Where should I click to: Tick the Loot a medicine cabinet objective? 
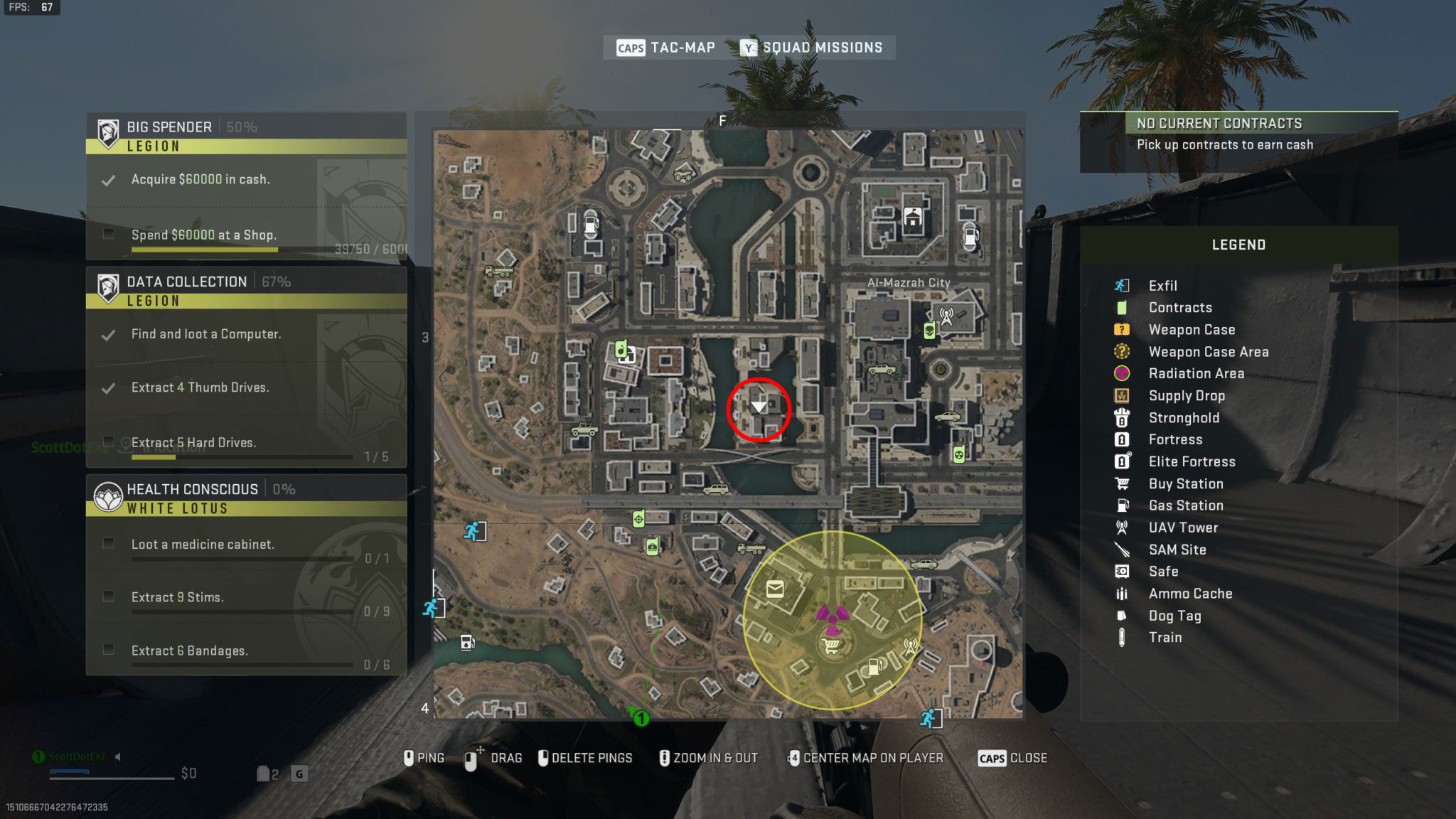[108, 542]
